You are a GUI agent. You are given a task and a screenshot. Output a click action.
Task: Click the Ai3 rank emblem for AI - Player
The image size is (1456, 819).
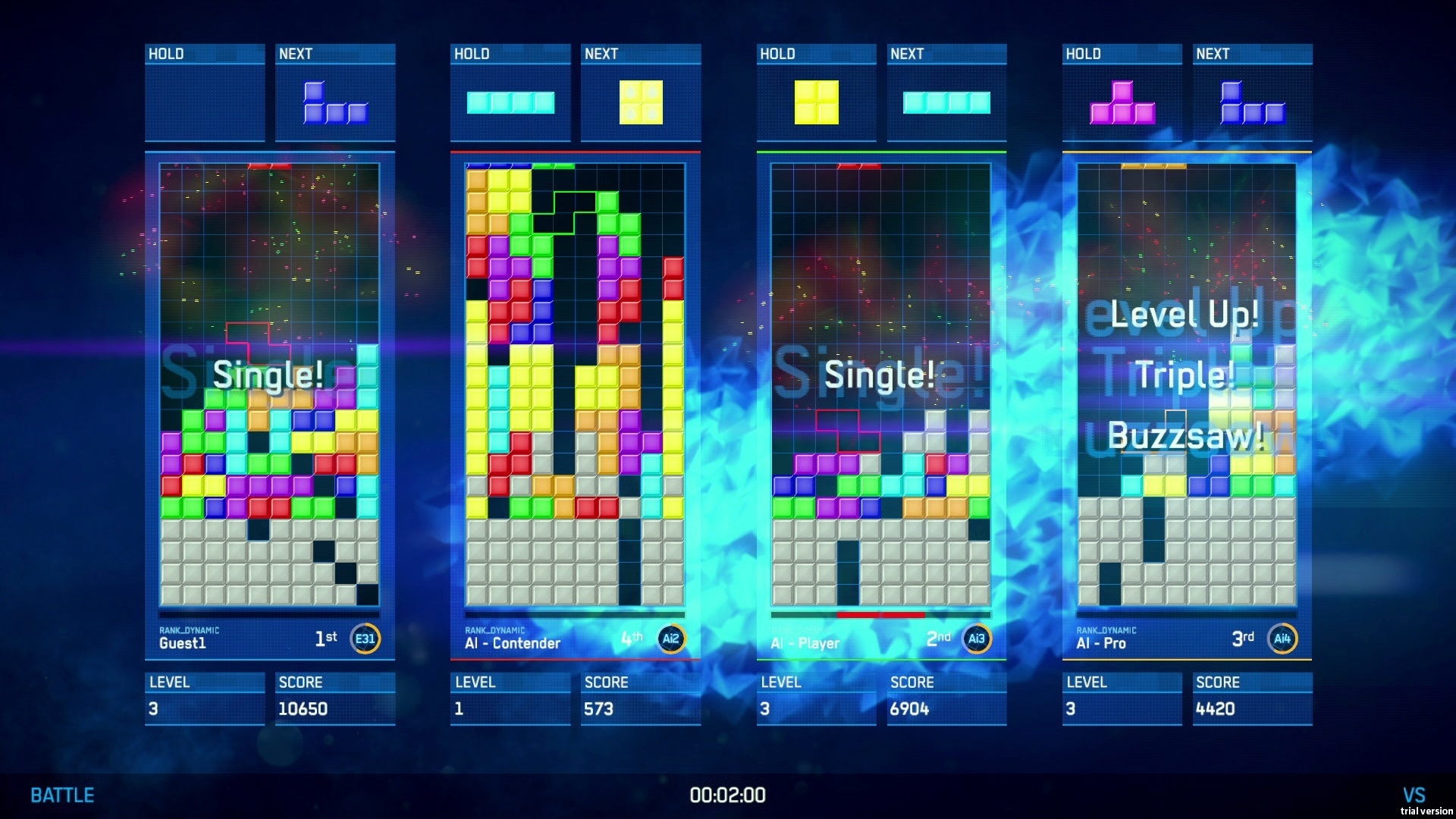pyautogui.click(x=976, y=639)
